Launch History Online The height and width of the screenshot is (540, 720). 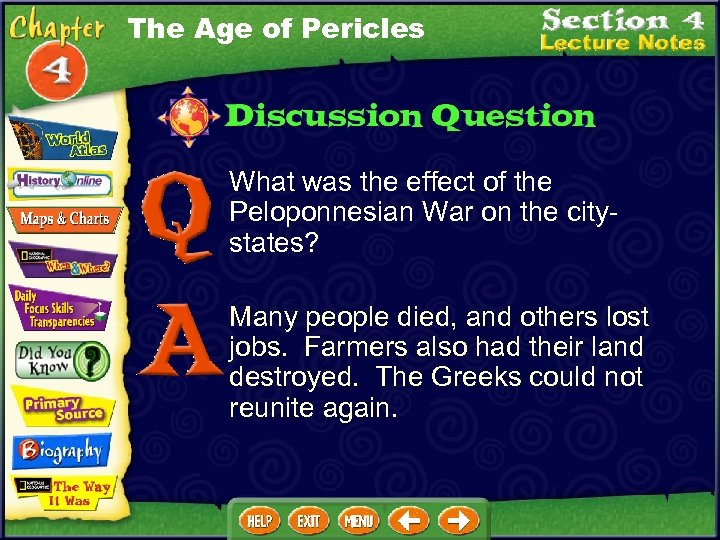click(x=62, y=182)
